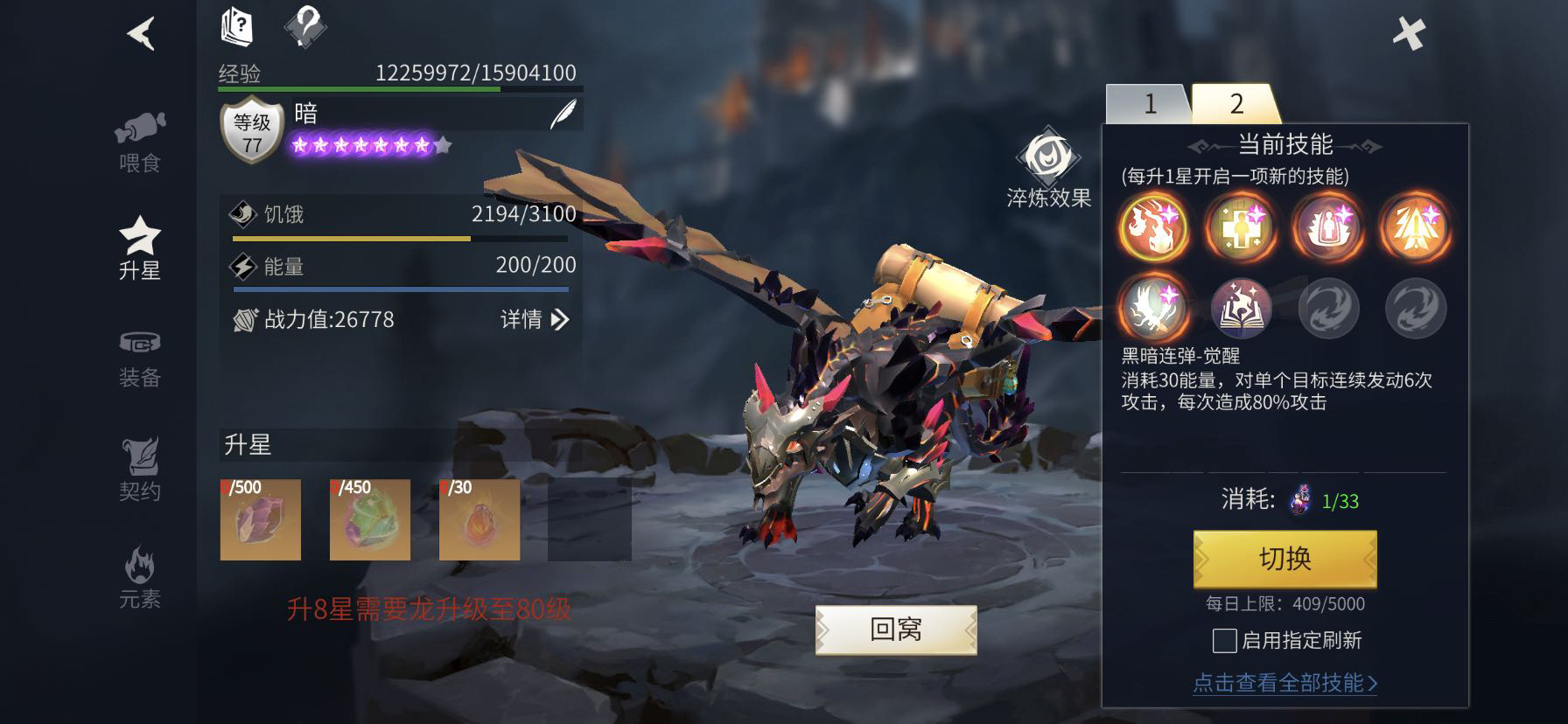This screenshot has height=724, width=1568.
Task: Select the green crystal material slot
Action: [x=370, y=519]
